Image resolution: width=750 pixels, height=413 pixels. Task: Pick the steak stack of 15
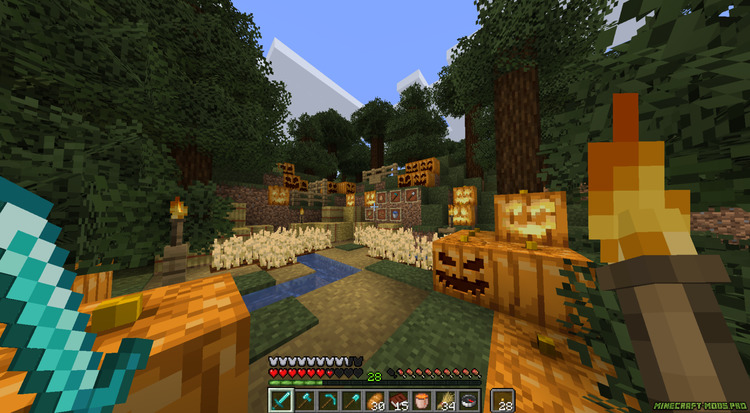pyautogui.click(x=398, y=400)
